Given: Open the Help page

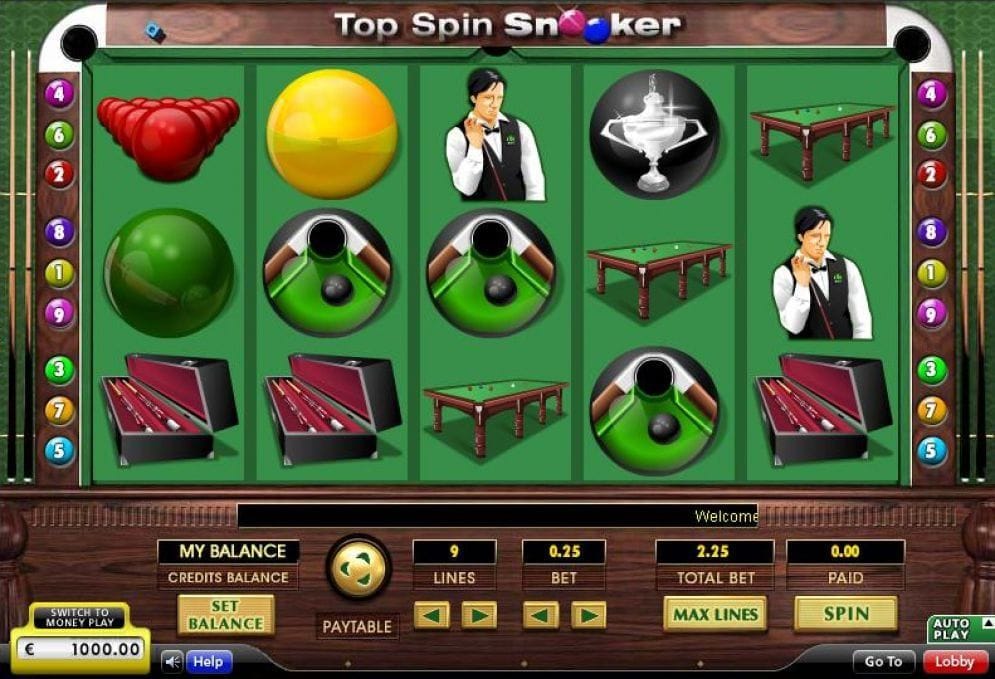Looking at the screenshot, I should click(208, 661).
